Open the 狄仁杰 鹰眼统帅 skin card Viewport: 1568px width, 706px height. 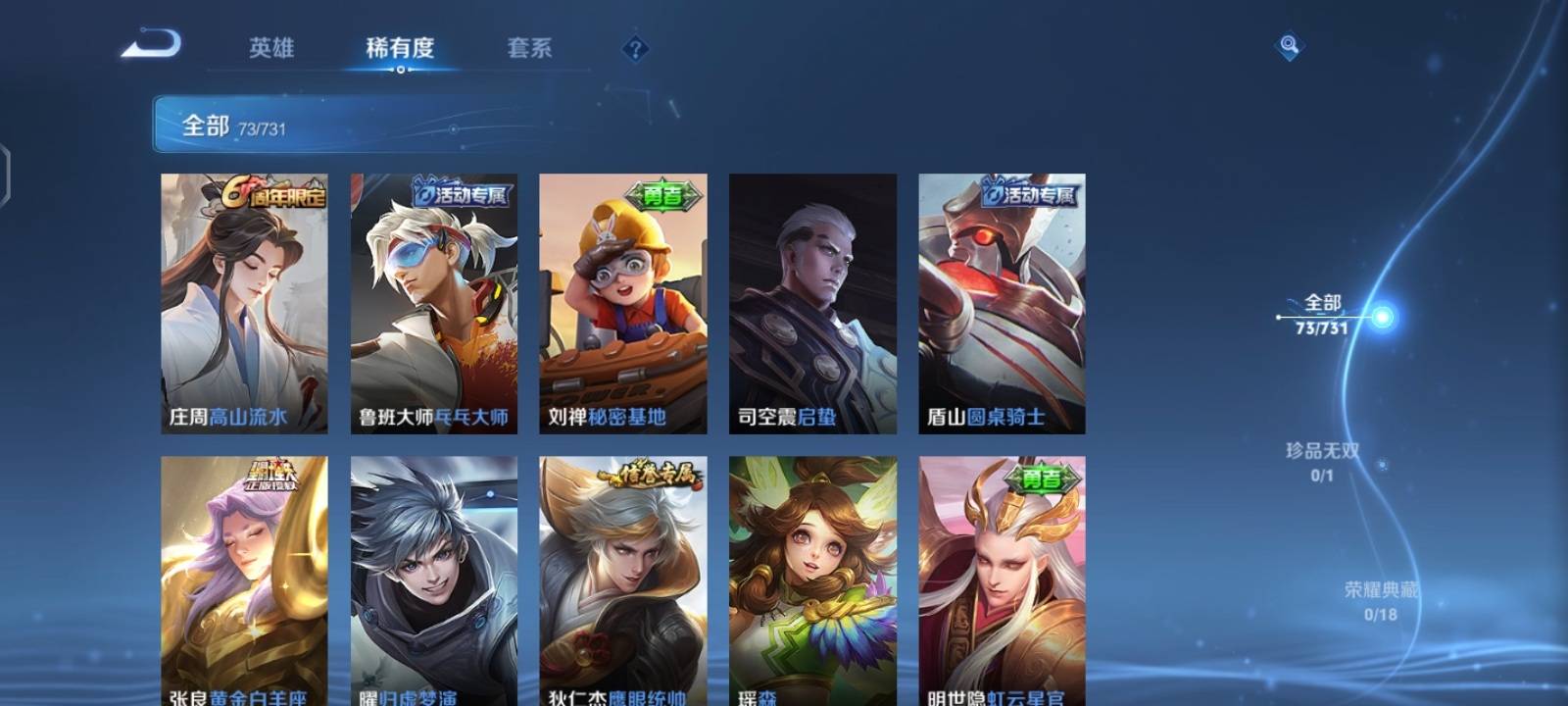click(623, 579)
